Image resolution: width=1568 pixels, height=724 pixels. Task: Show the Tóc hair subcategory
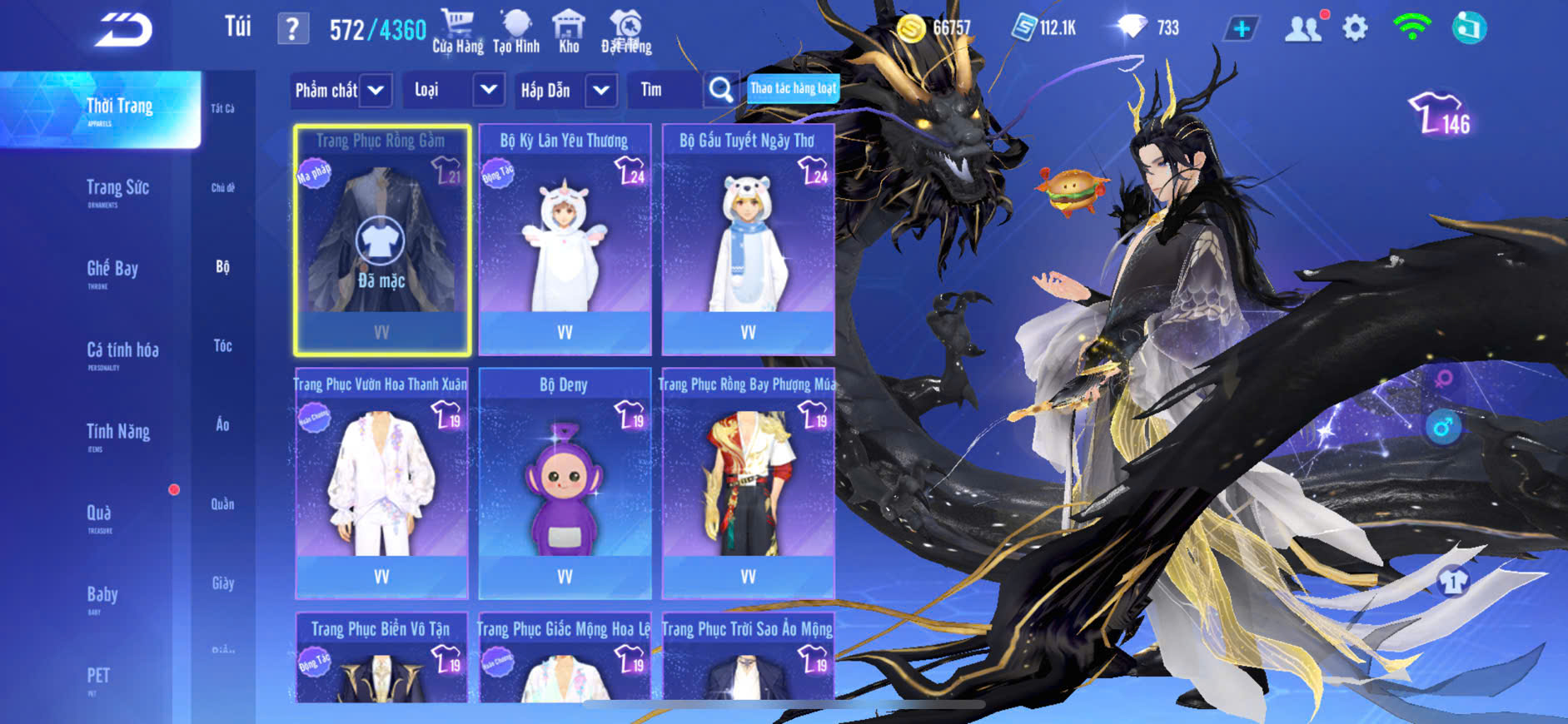tap(222, 345)
